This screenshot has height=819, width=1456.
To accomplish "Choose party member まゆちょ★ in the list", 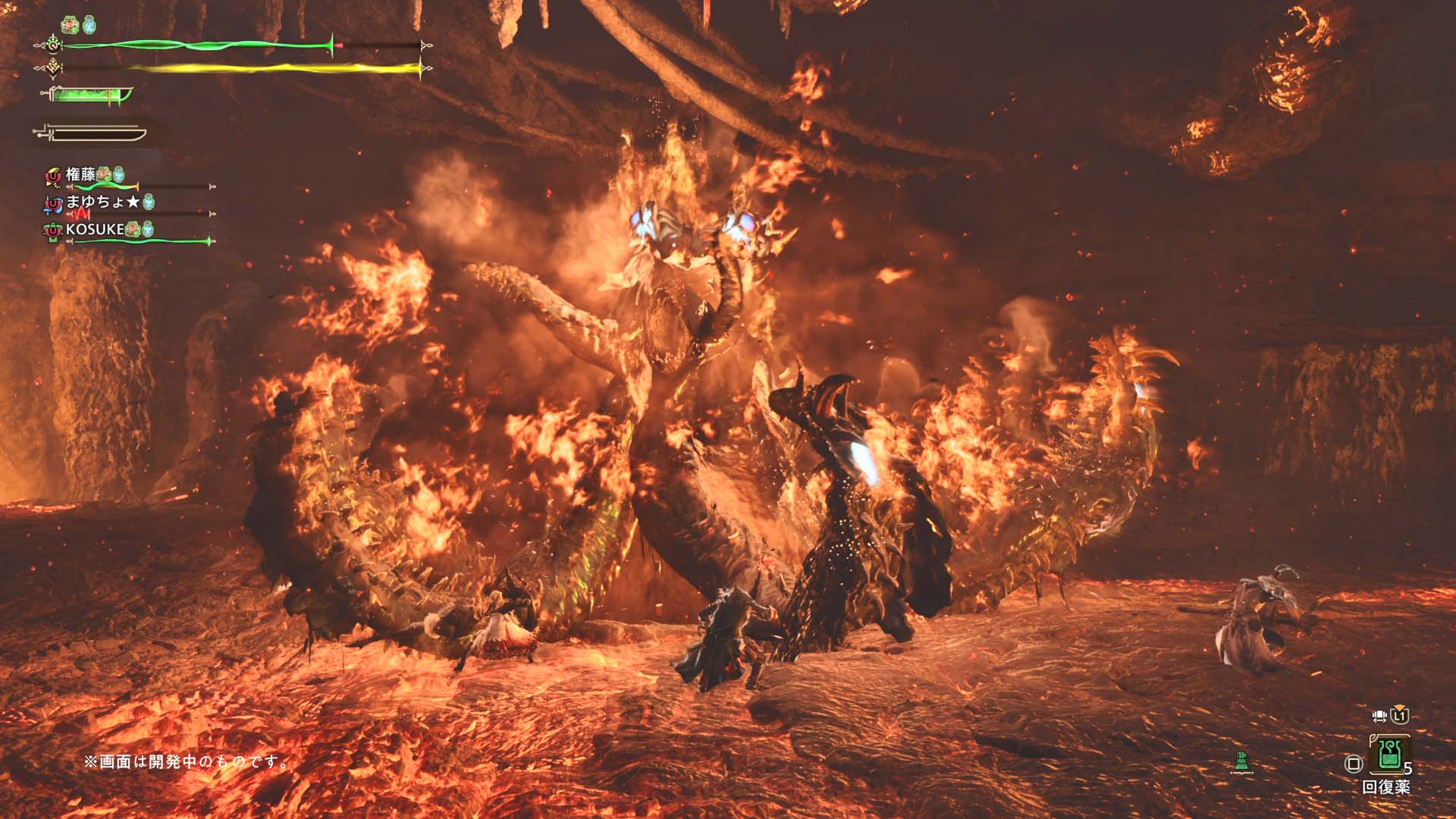I will click(x=102, y=202).
